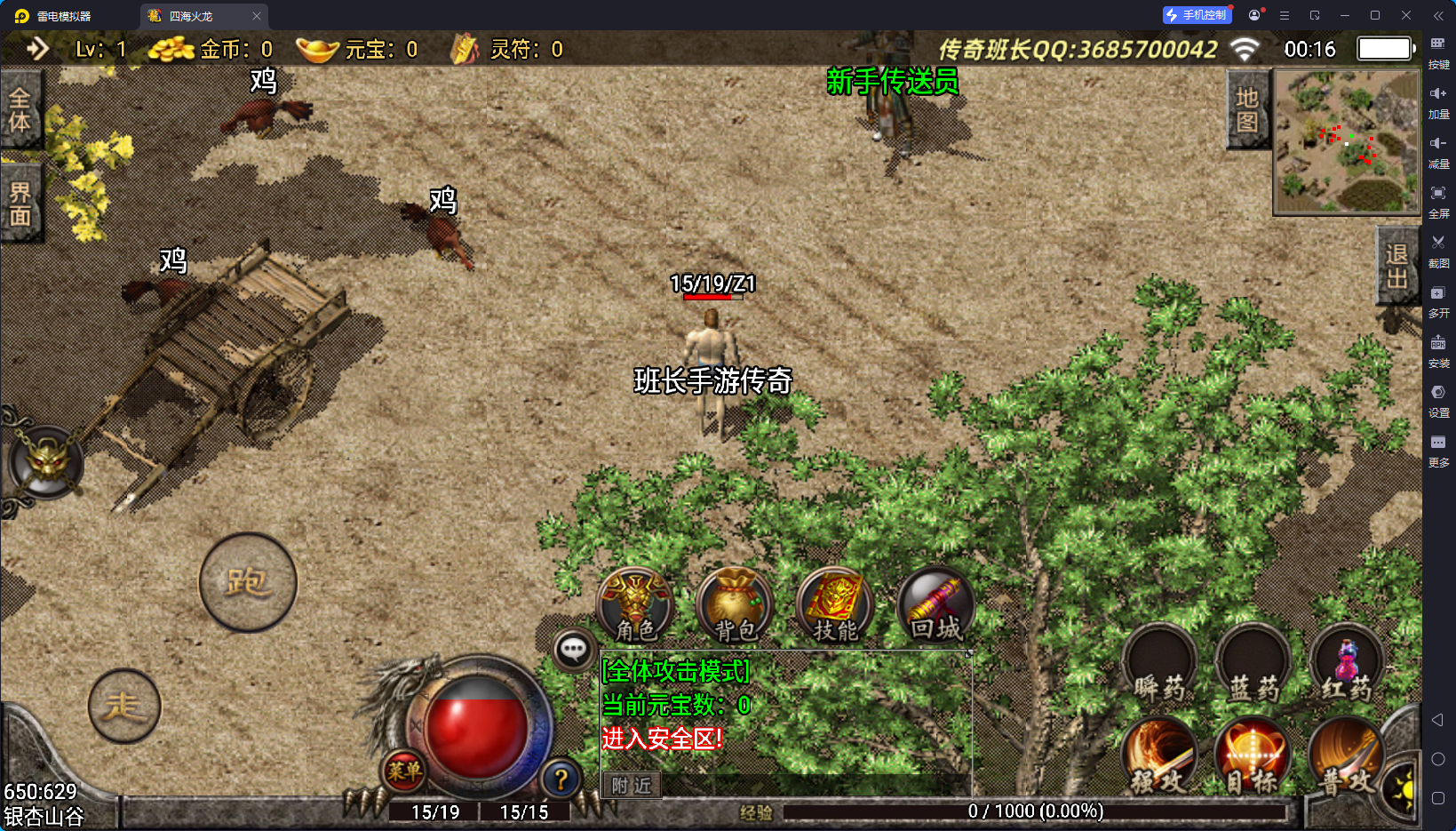Switch to the 附近 nearby chat tab
This screenshot has height=831, width=1456.
point(632,786)
